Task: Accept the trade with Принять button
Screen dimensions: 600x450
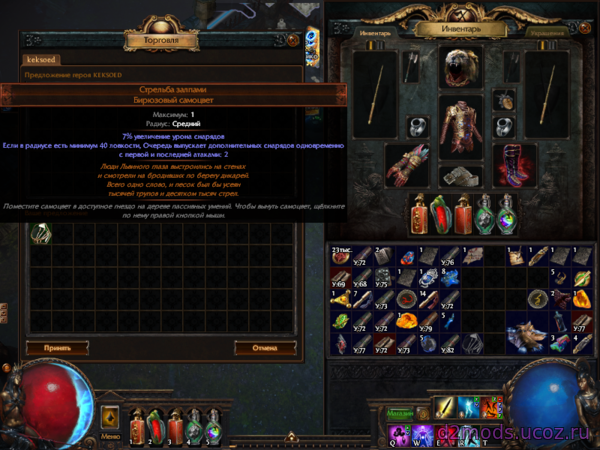Action: (x=58, y=347)
